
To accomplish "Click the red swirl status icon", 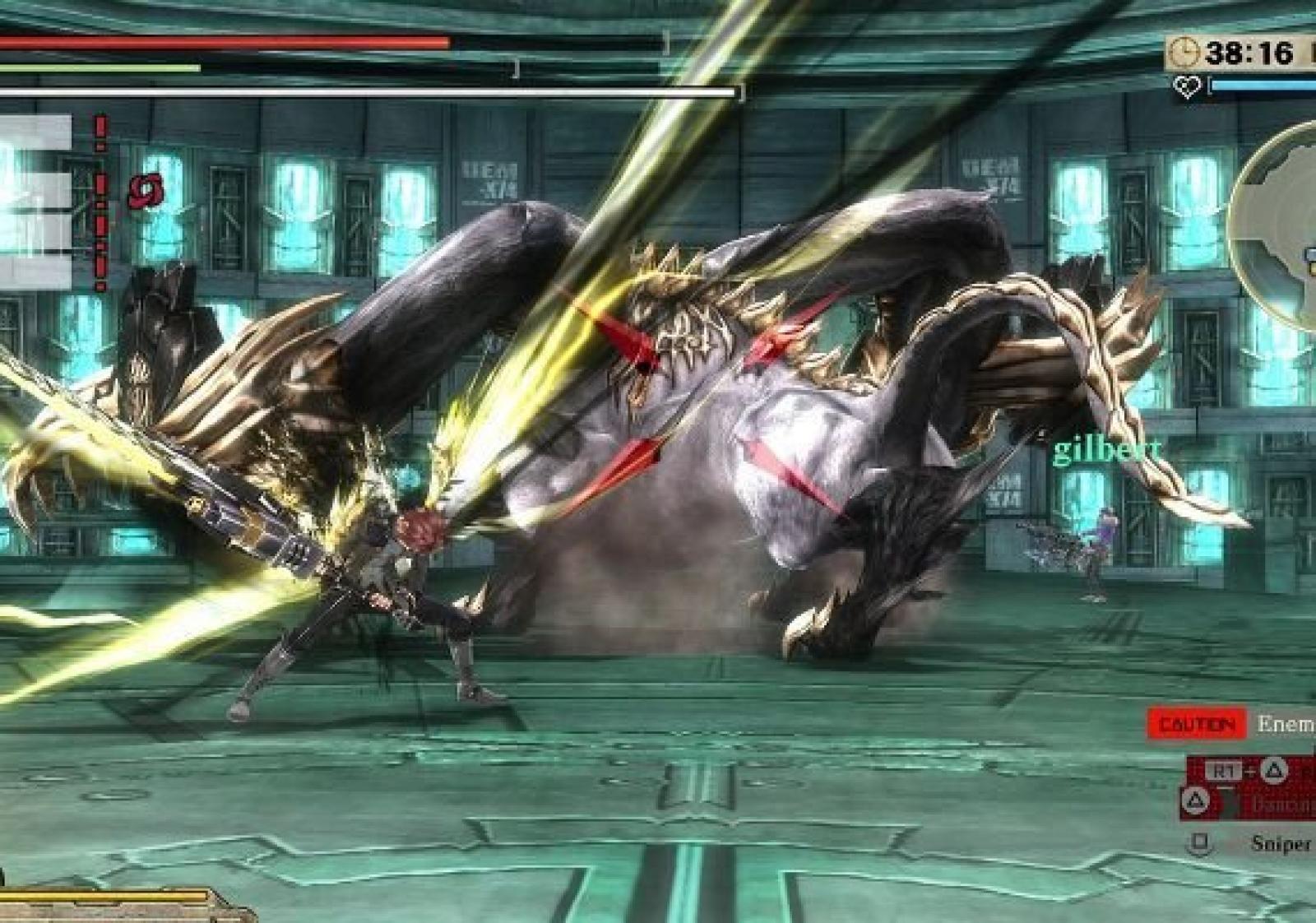I will click(x=146, y=192).
